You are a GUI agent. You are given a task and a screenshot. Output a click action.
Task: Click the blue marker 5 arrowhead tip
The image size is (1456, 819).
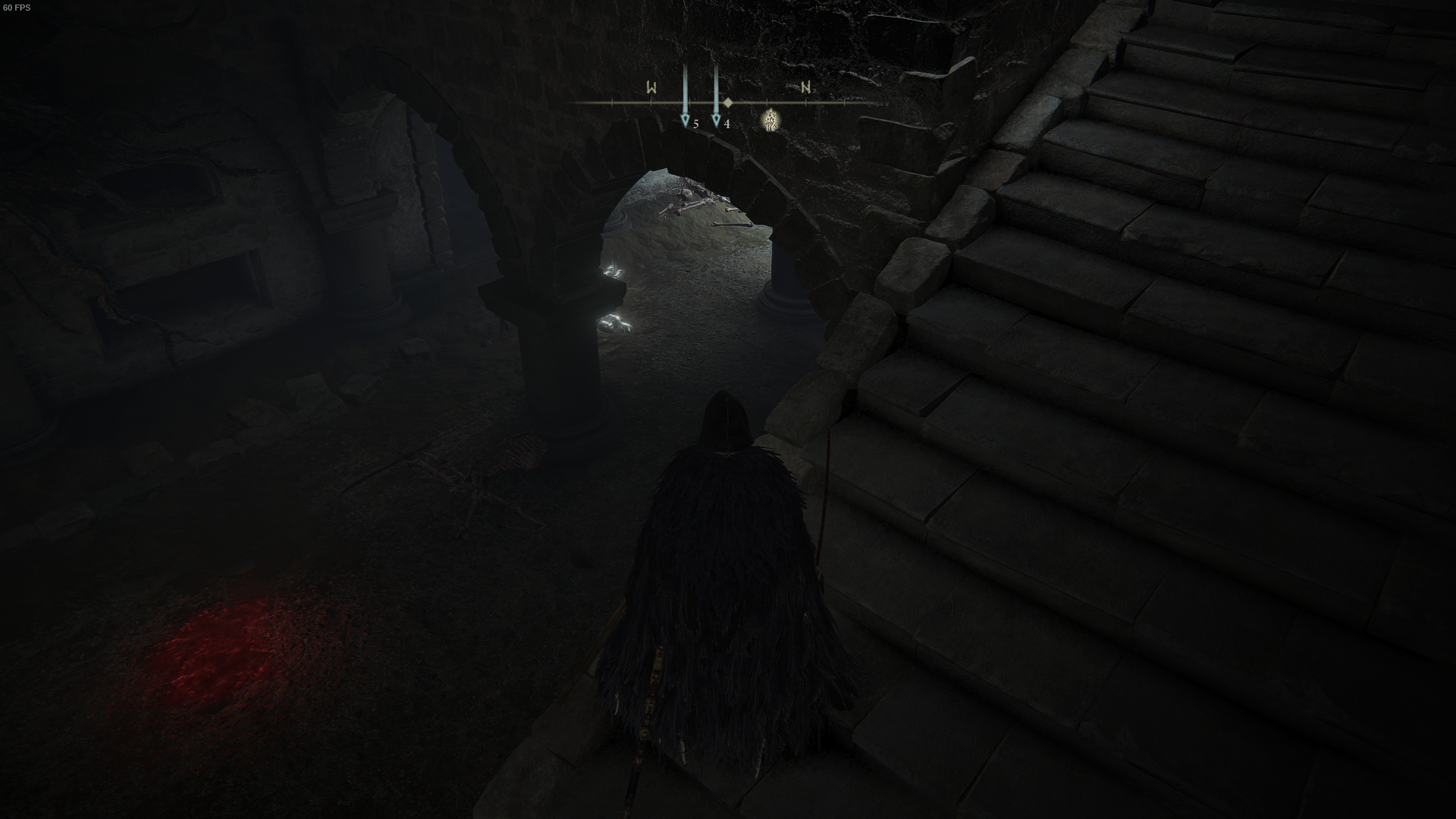pos(686,129)
